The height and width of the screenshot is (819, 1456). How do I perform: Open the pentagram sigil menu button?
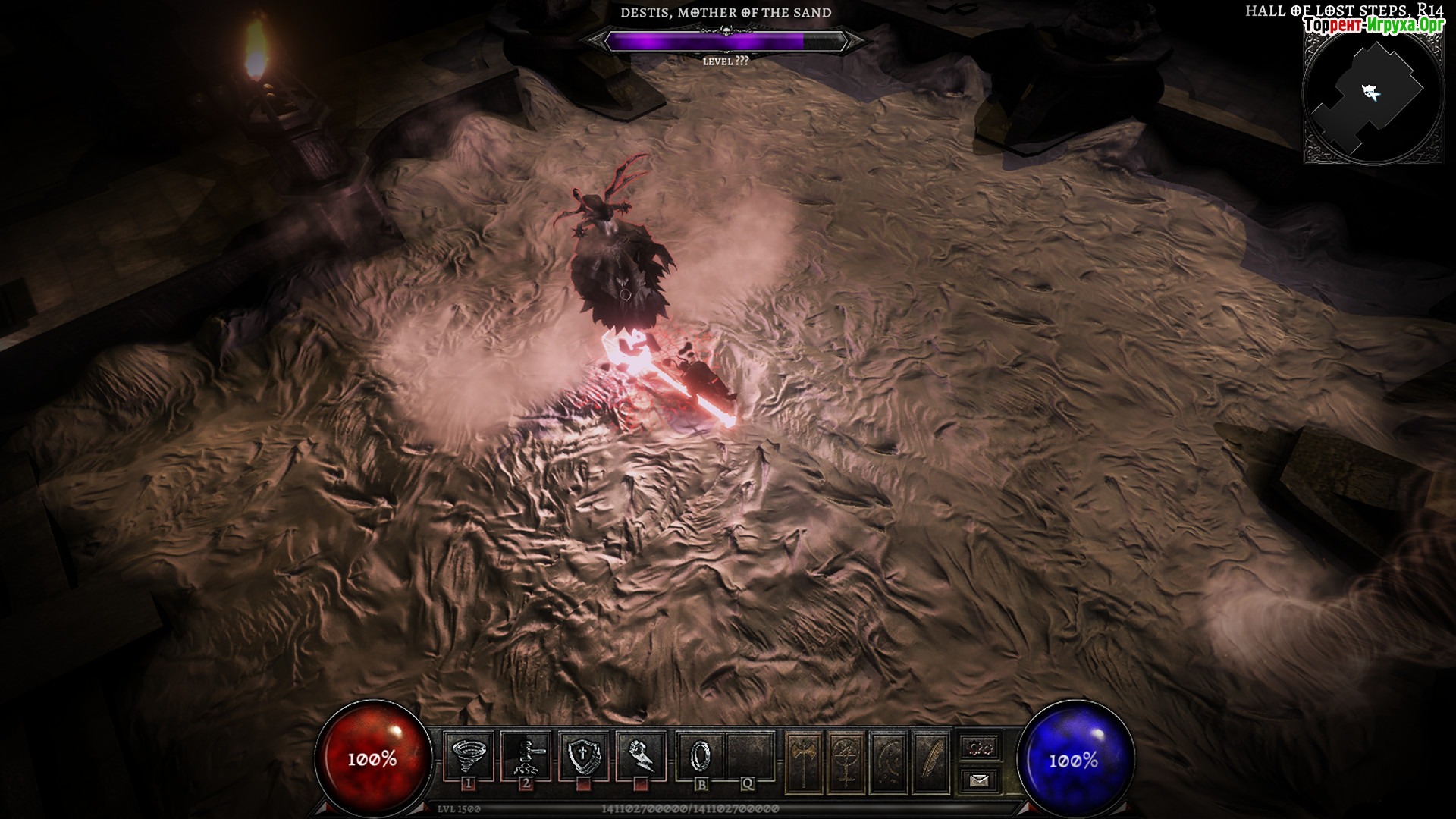tap(846, 761)
